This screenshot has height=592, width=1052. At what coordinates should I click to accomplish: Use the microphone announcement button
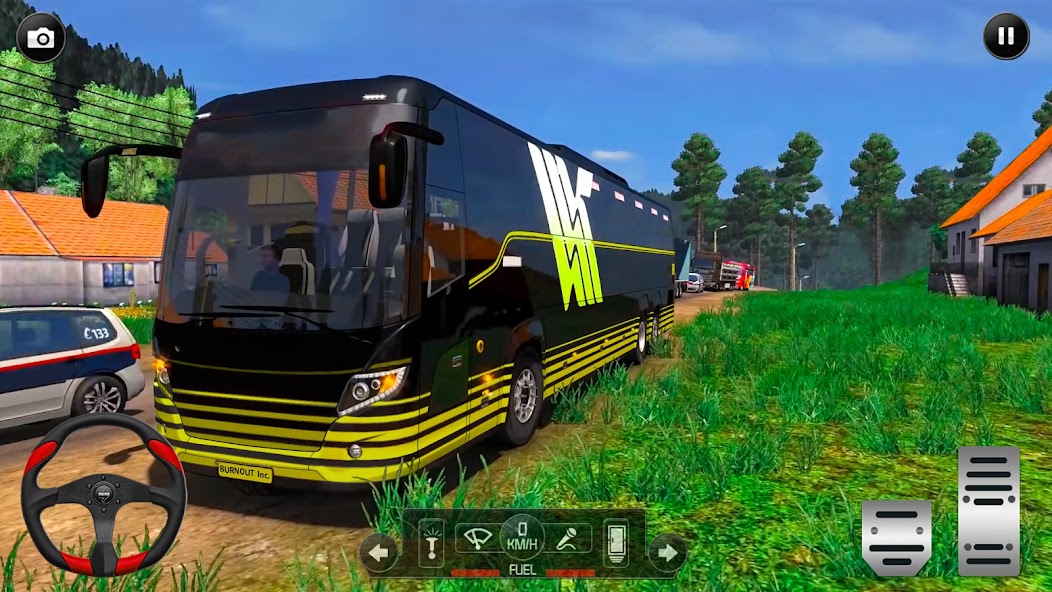[567, 539]
